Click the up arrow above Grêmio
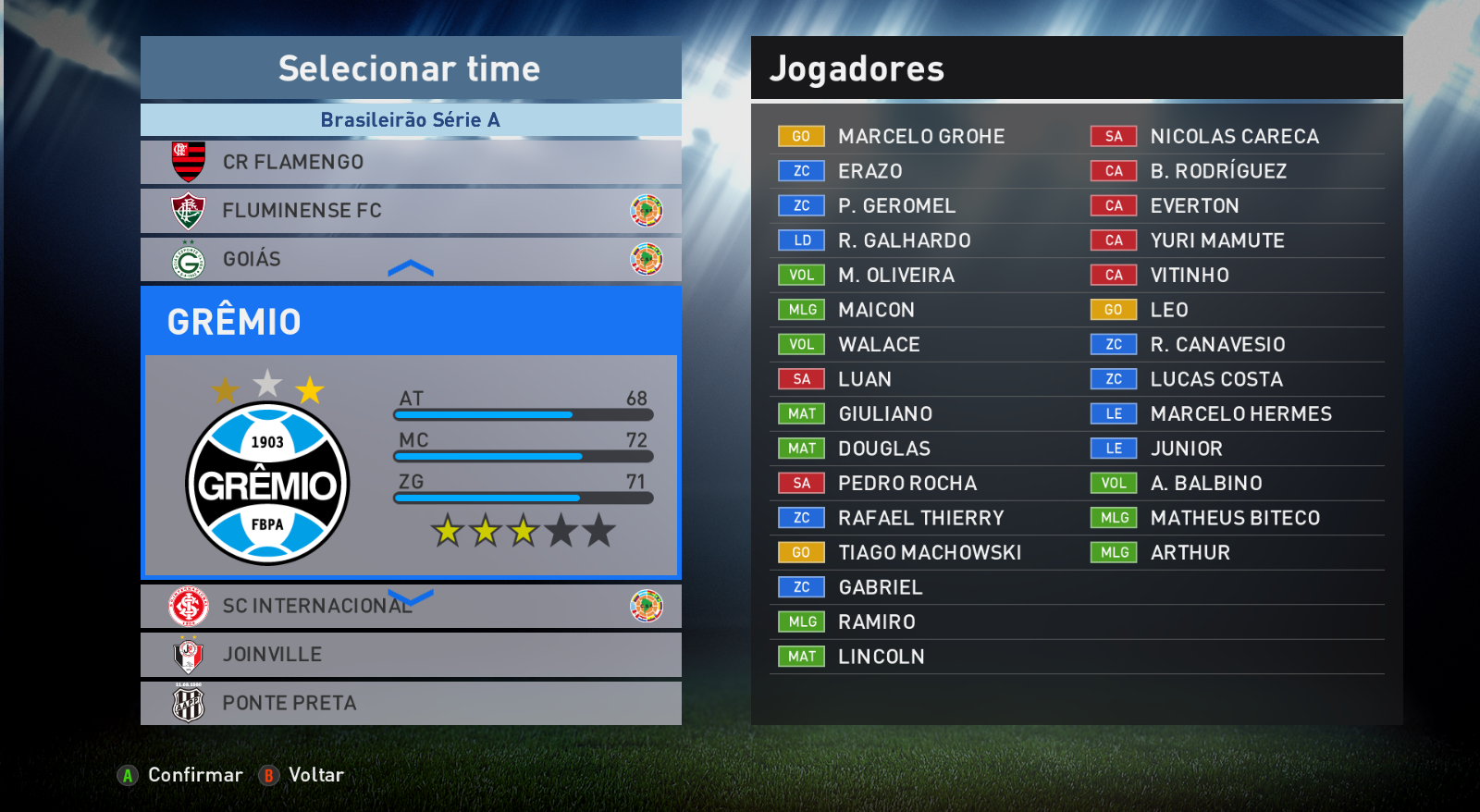This screenshot has width=1480, height=812. tap(411, 269)
